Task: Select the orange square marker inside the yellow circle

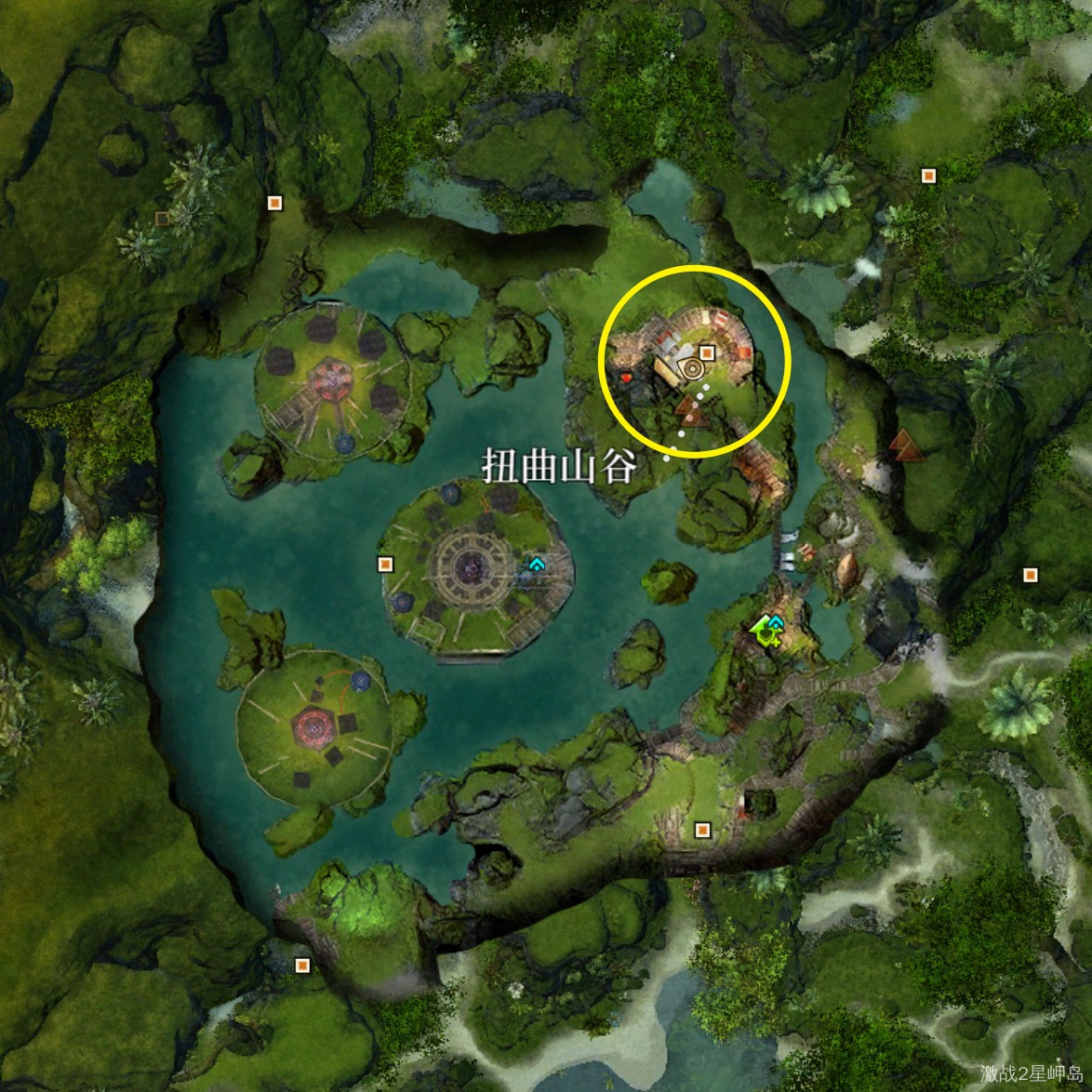Action: 707,353
